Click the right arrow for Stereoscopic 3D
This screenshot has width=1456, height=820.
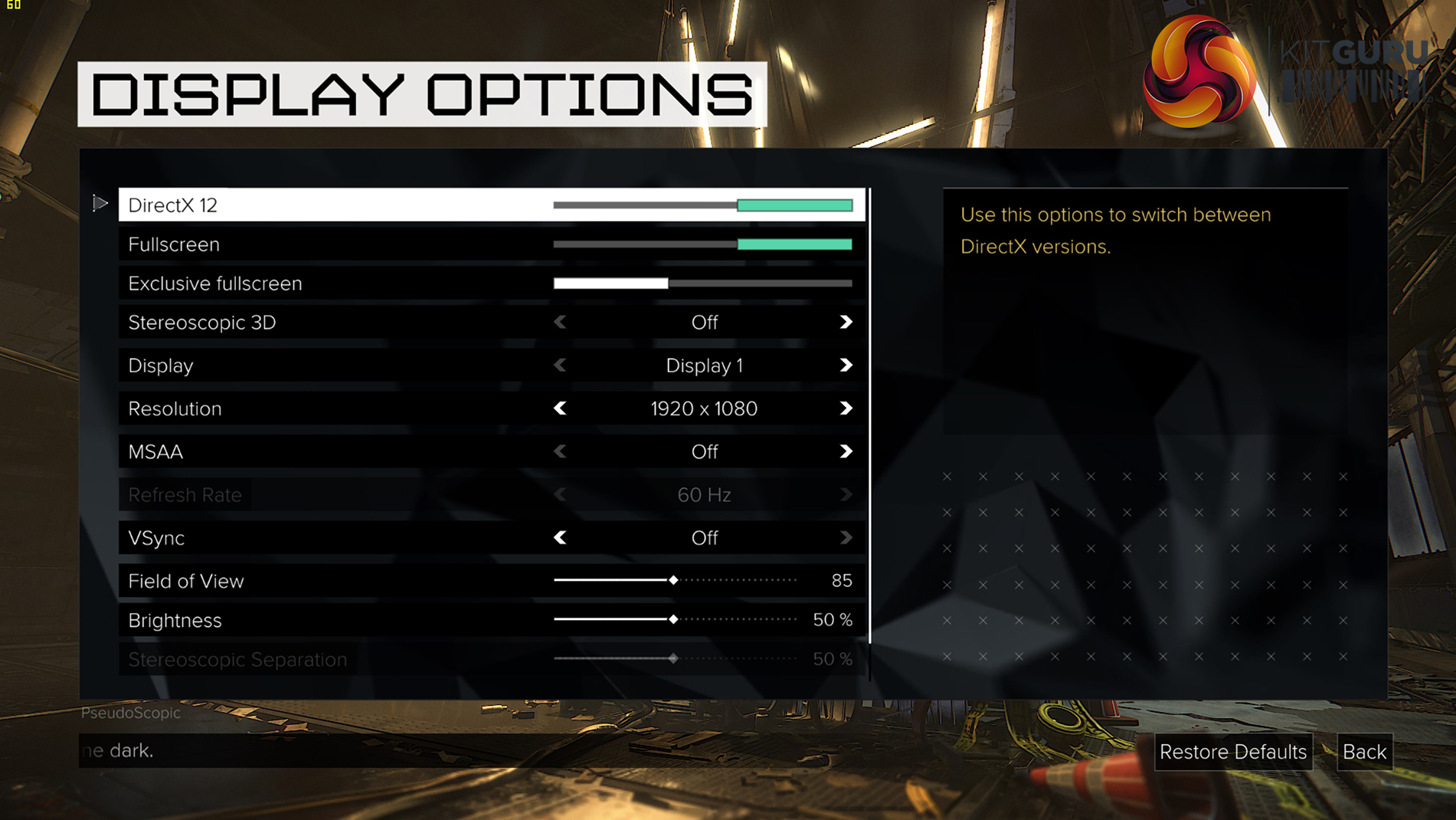point(846,323)
